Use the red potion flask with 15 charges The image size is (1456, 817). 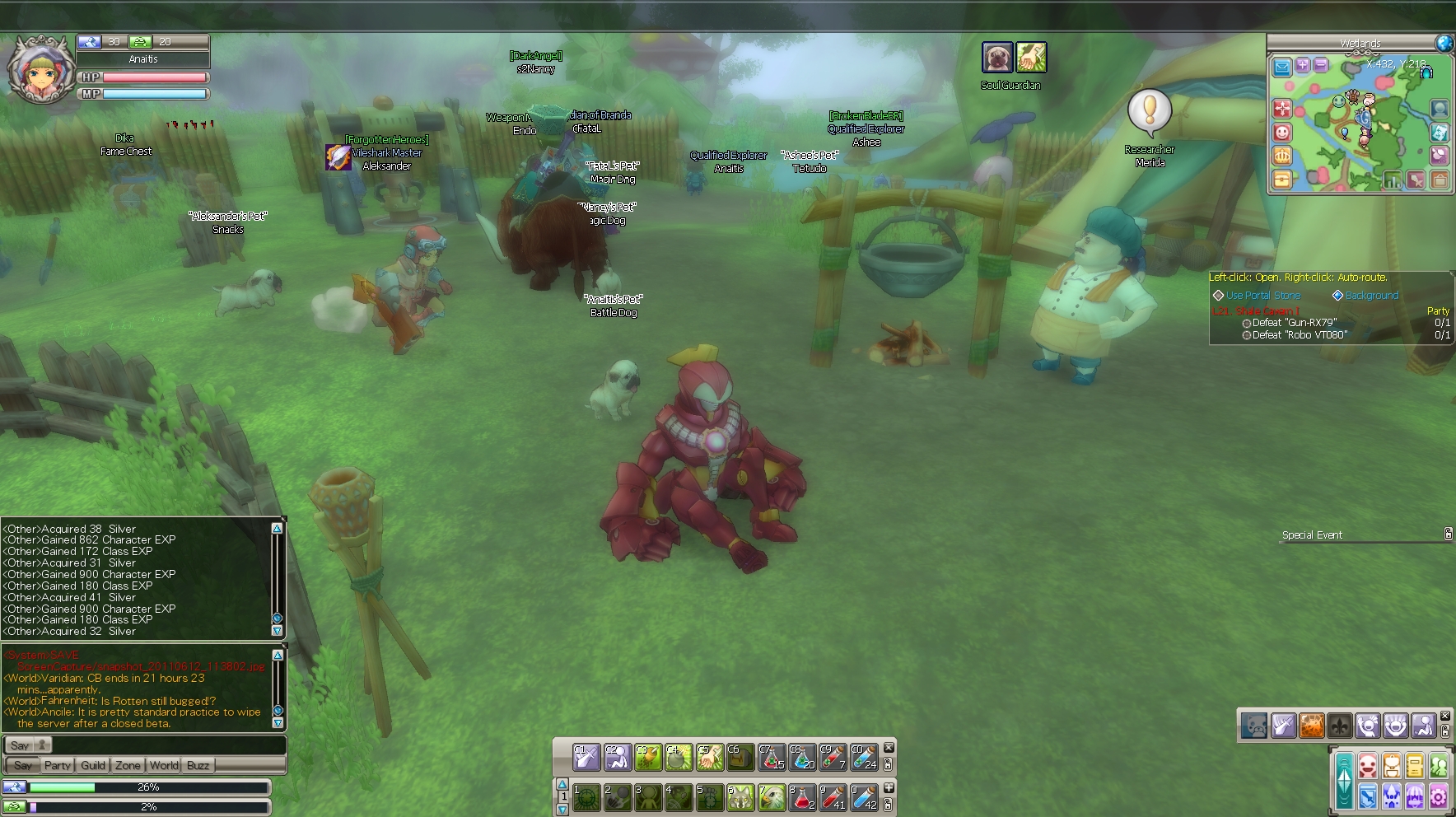point(772,757)
